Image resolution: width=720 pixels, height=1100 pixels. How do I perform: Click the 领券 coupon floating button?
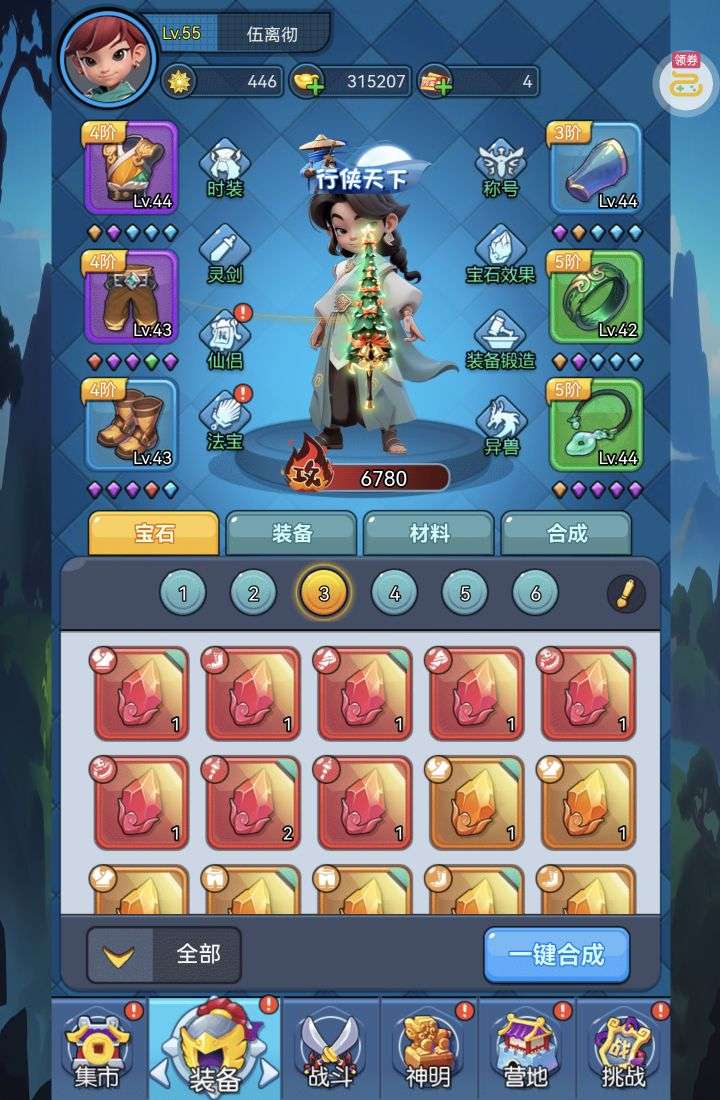tap(686, 80)
